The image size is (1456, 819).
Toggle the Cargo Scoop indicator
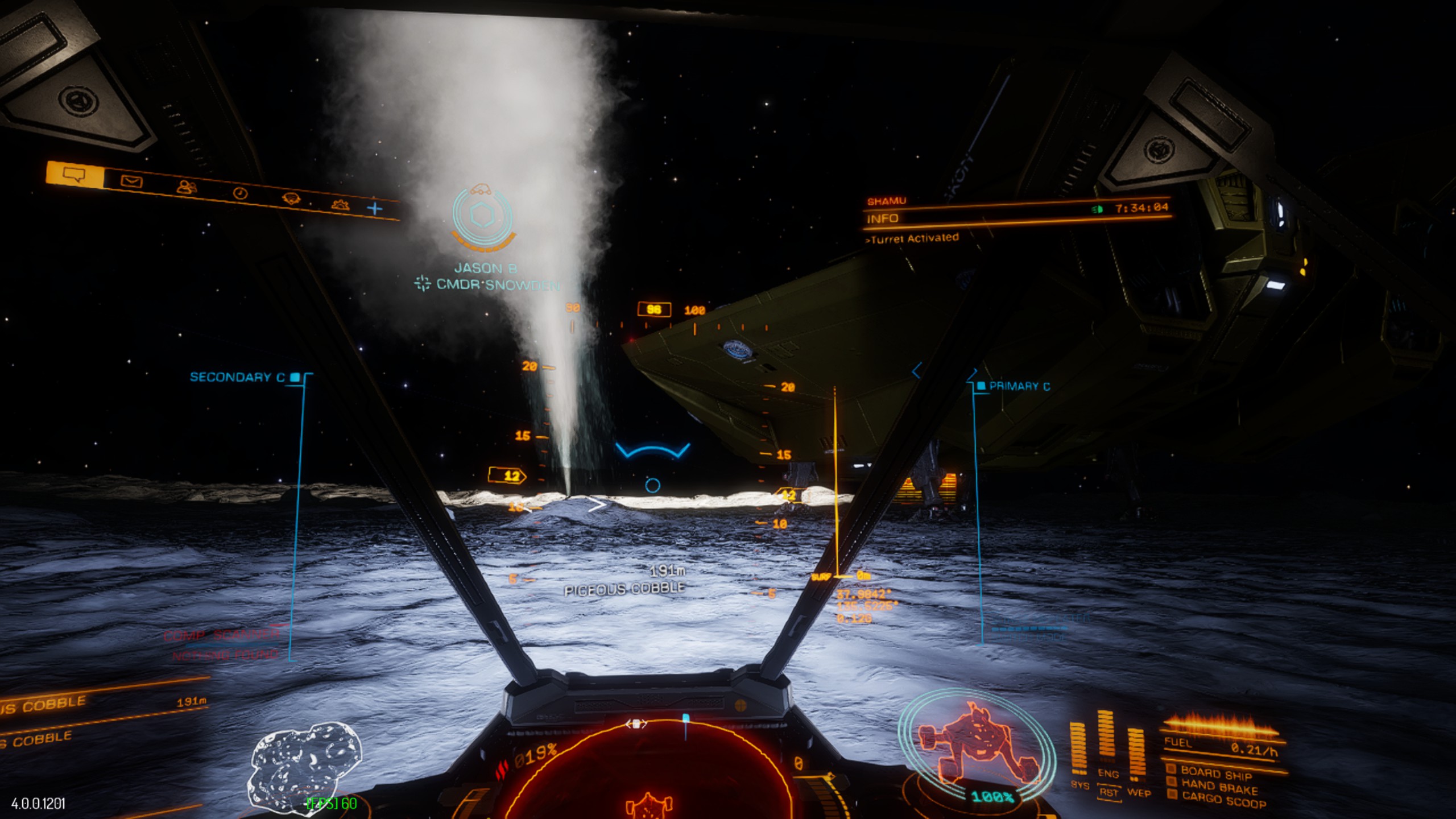point(1223,800)
